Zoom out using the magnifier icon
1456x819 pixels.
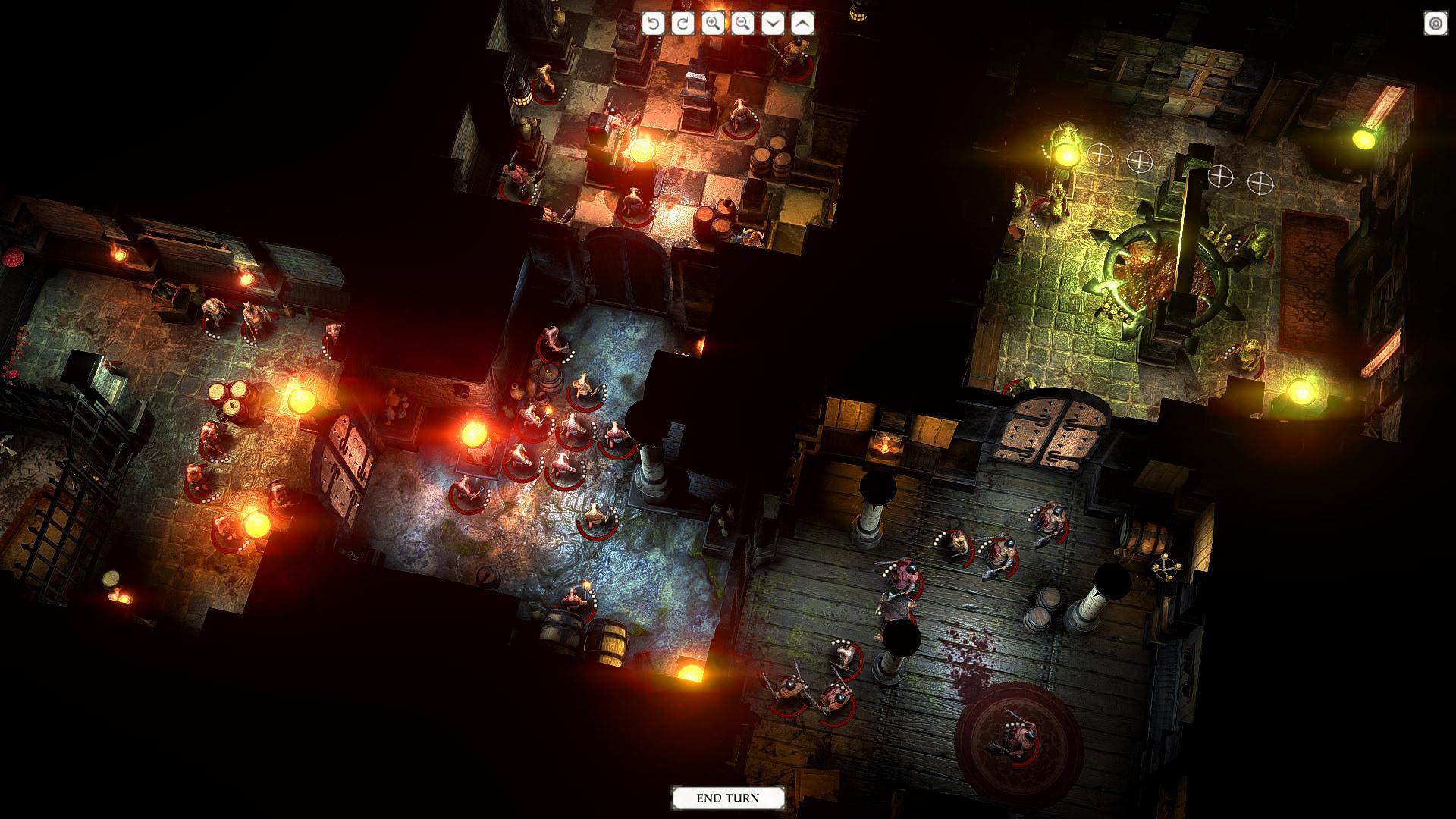coord(742,24)
